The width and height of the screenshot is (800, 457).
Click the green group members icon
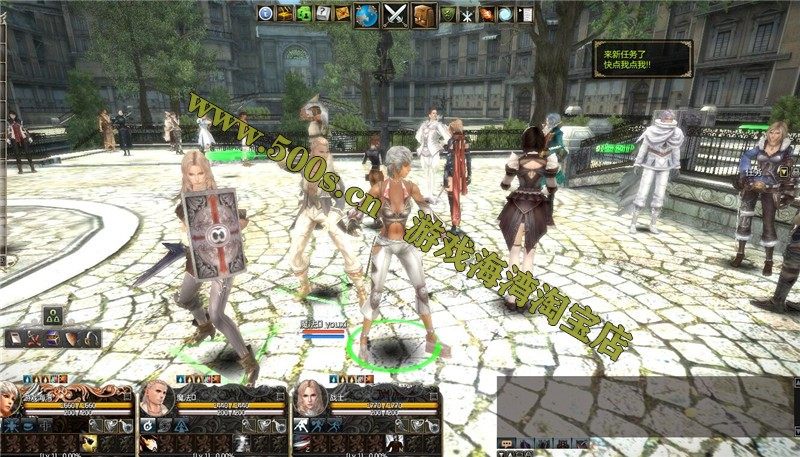point(304,13)
